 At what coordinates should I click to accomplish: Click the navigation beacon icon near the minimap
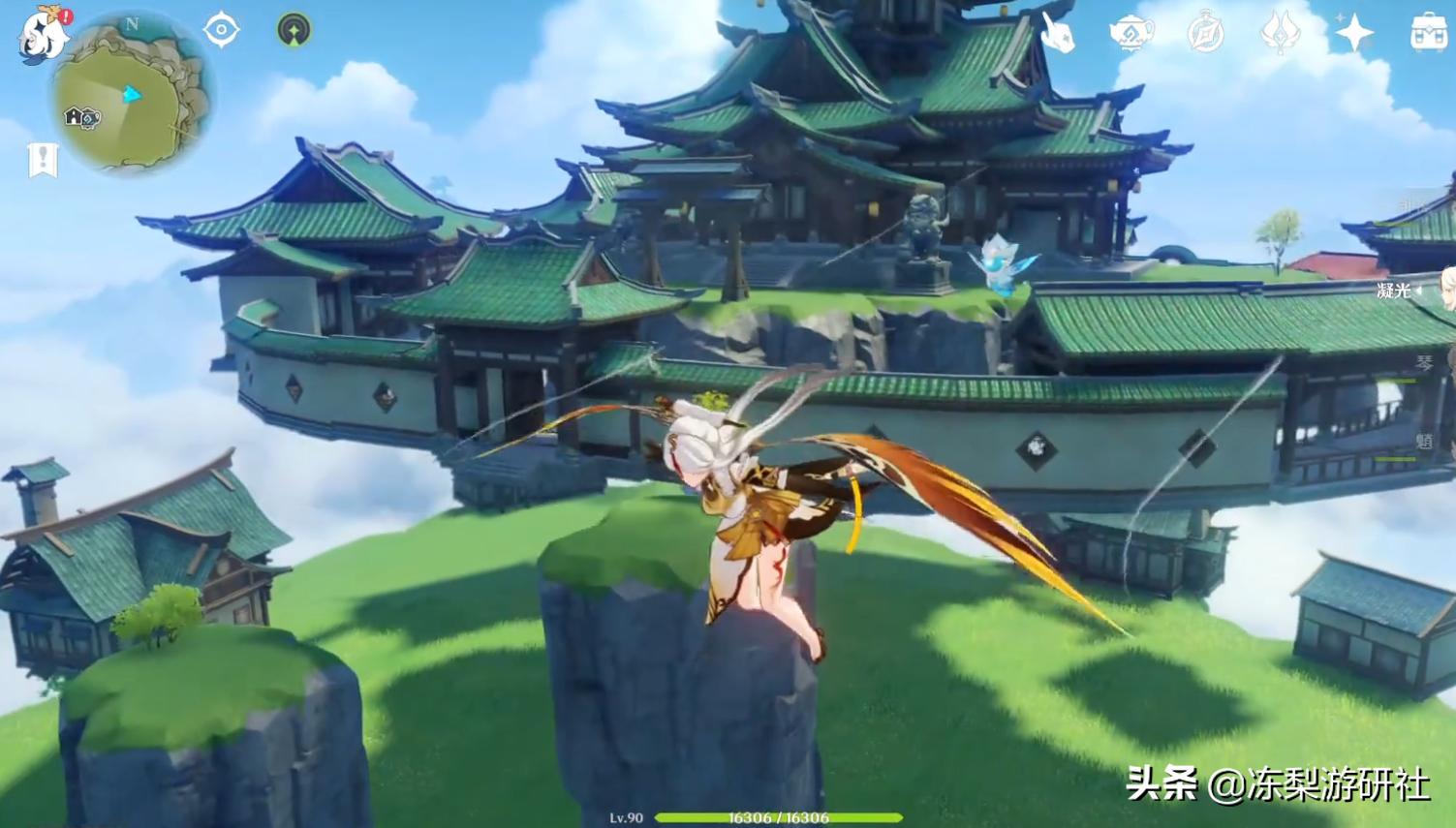(293, 29)
